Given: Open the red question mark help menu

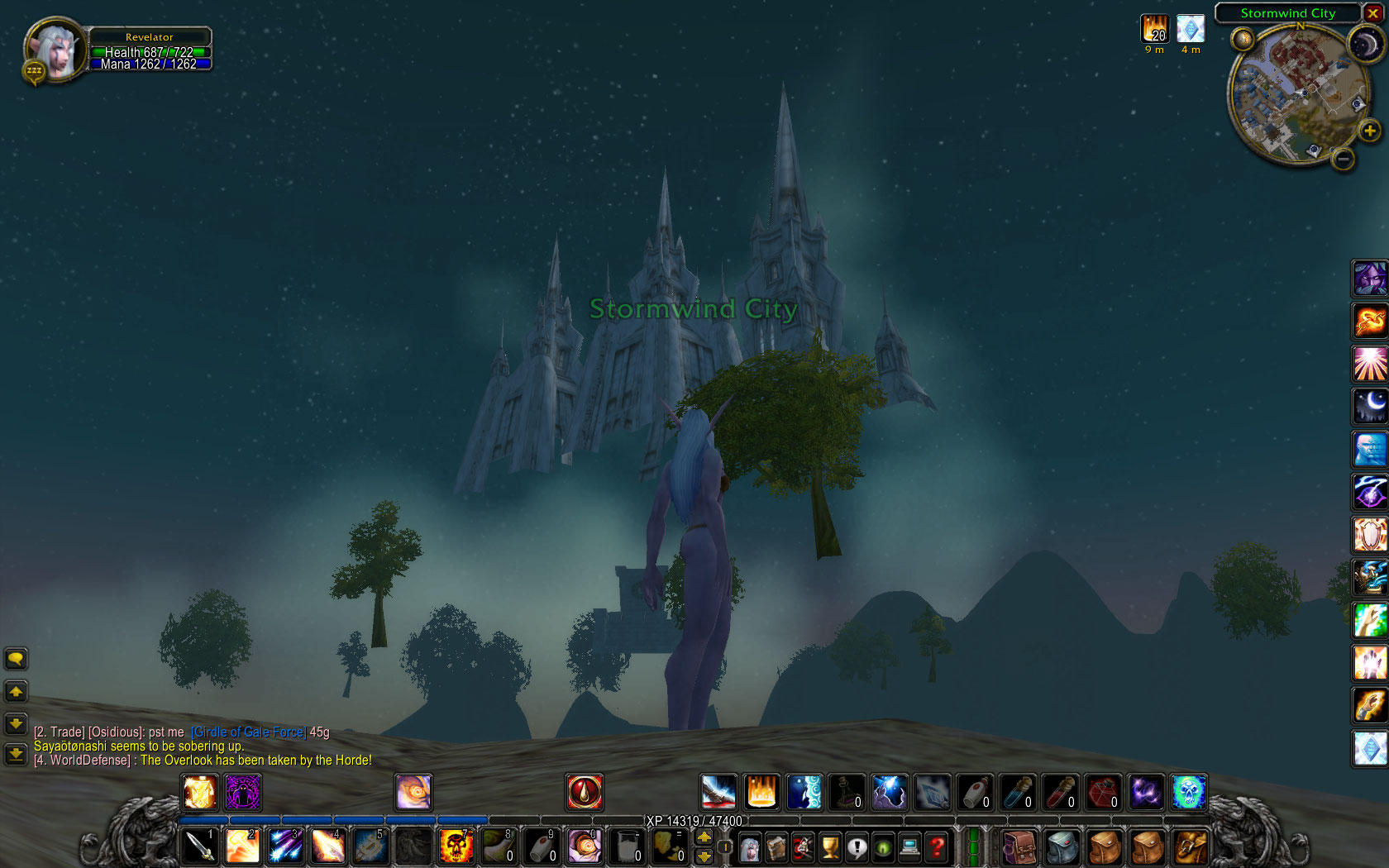Looking at the screenshot, I should tap(937, 847).
